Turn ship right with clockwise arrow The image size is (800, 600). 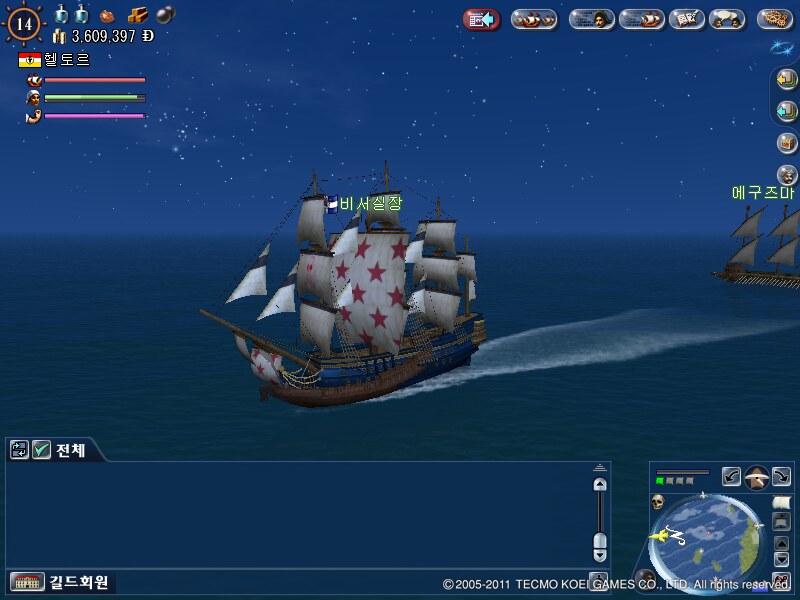point(782,477)
